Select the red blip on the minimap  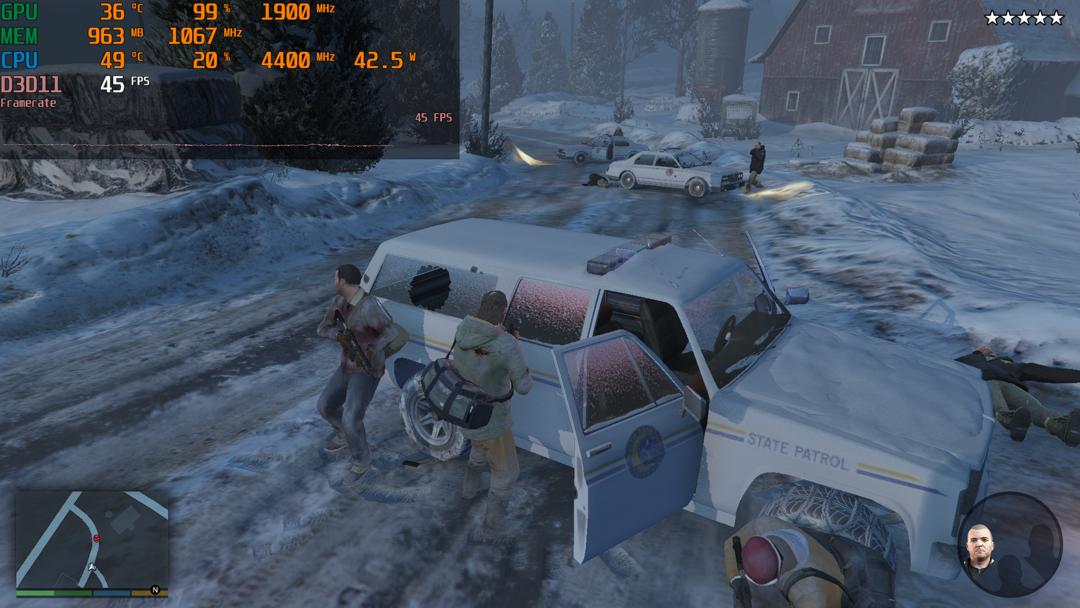click(x=97, y=539)
